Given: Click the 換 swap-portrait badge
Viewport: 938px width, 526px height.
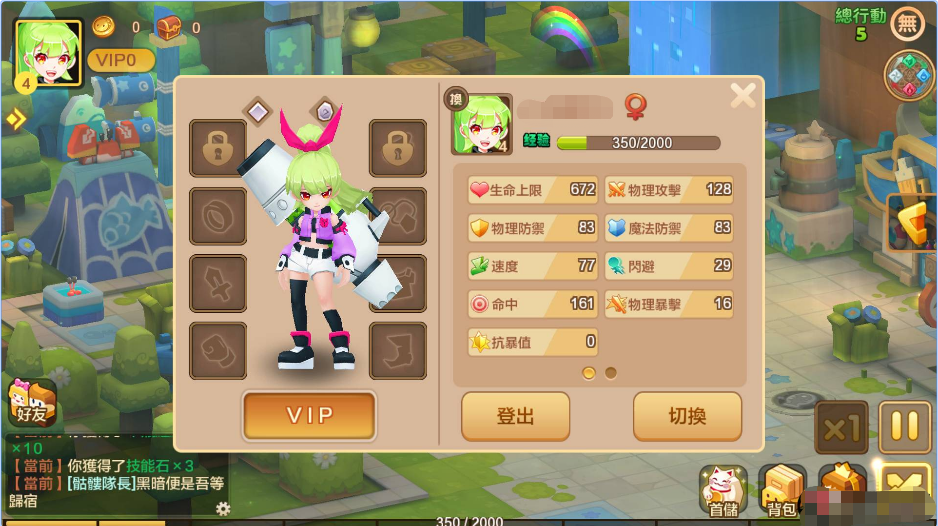Looking at the screenshot, I should coord(455,96).
